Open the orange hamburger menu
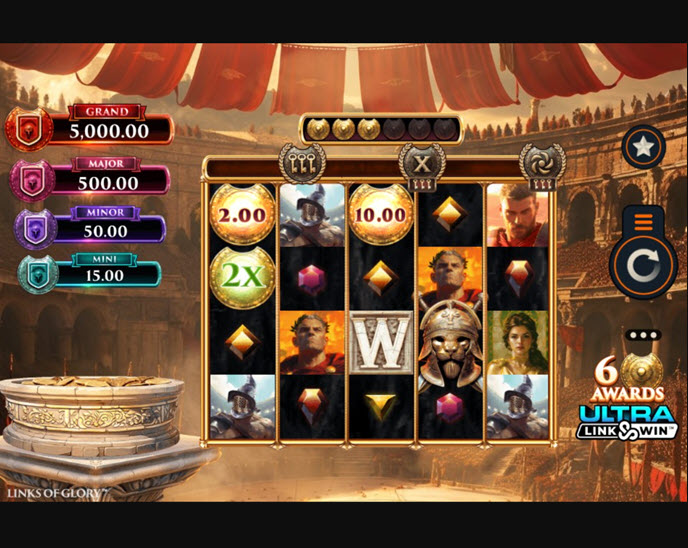Screen dimensions: 688x548 (x=643, y=220)
